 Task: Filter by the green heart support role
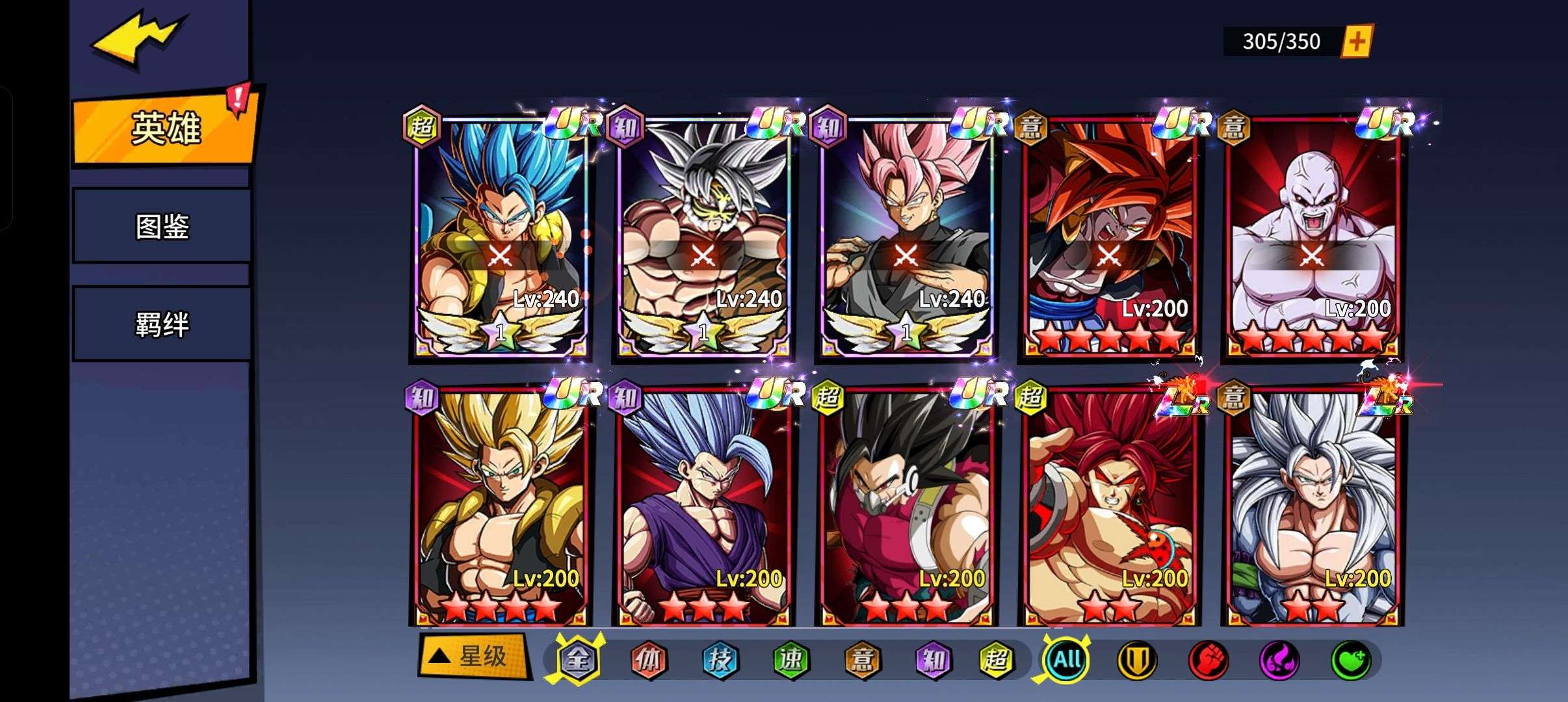point(1351,660)
